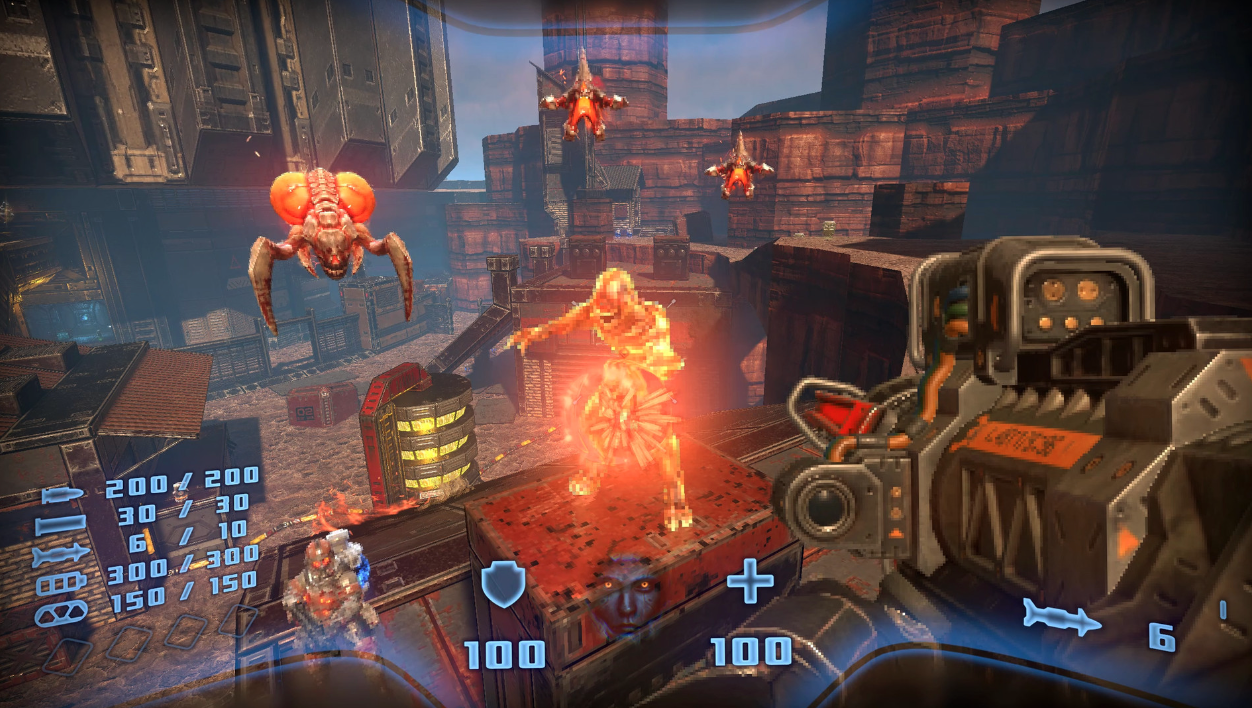Select the energy cell battery ammo icon

62,583
